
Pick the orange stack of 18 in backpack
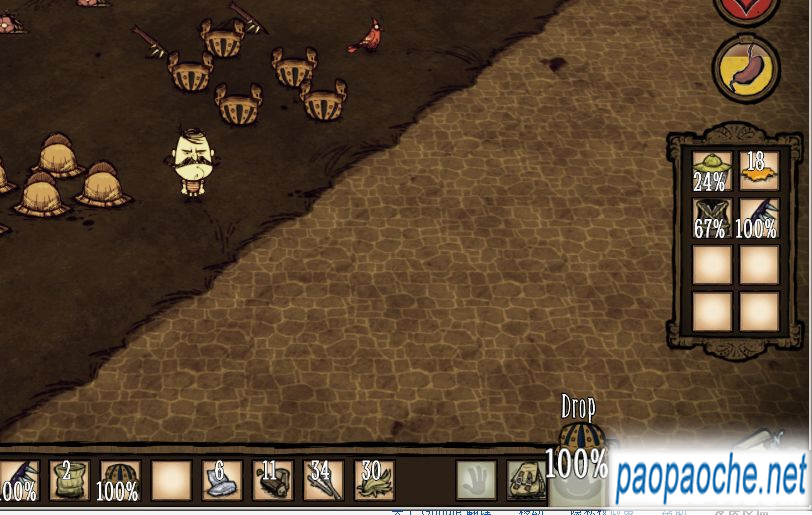758,170
